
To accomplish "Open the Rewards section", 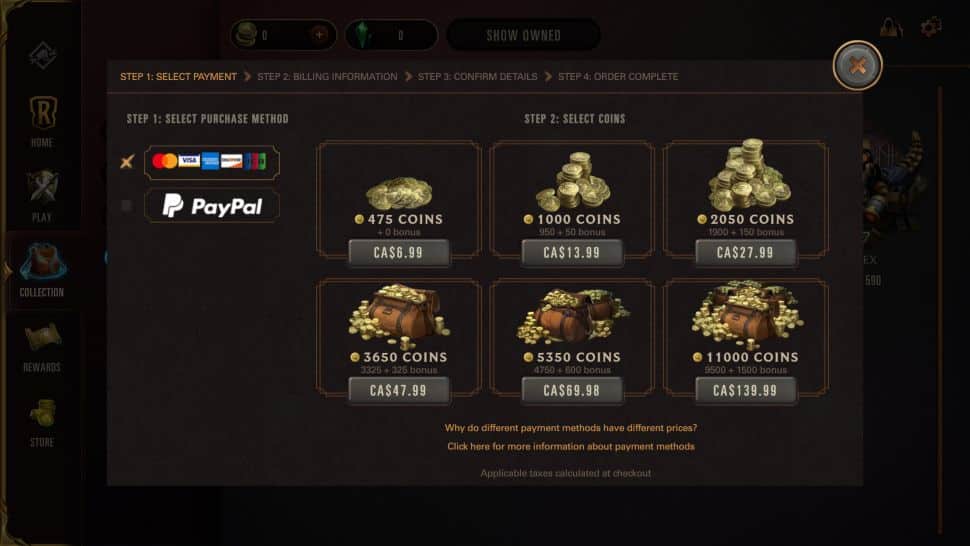I will click(42, 345).
